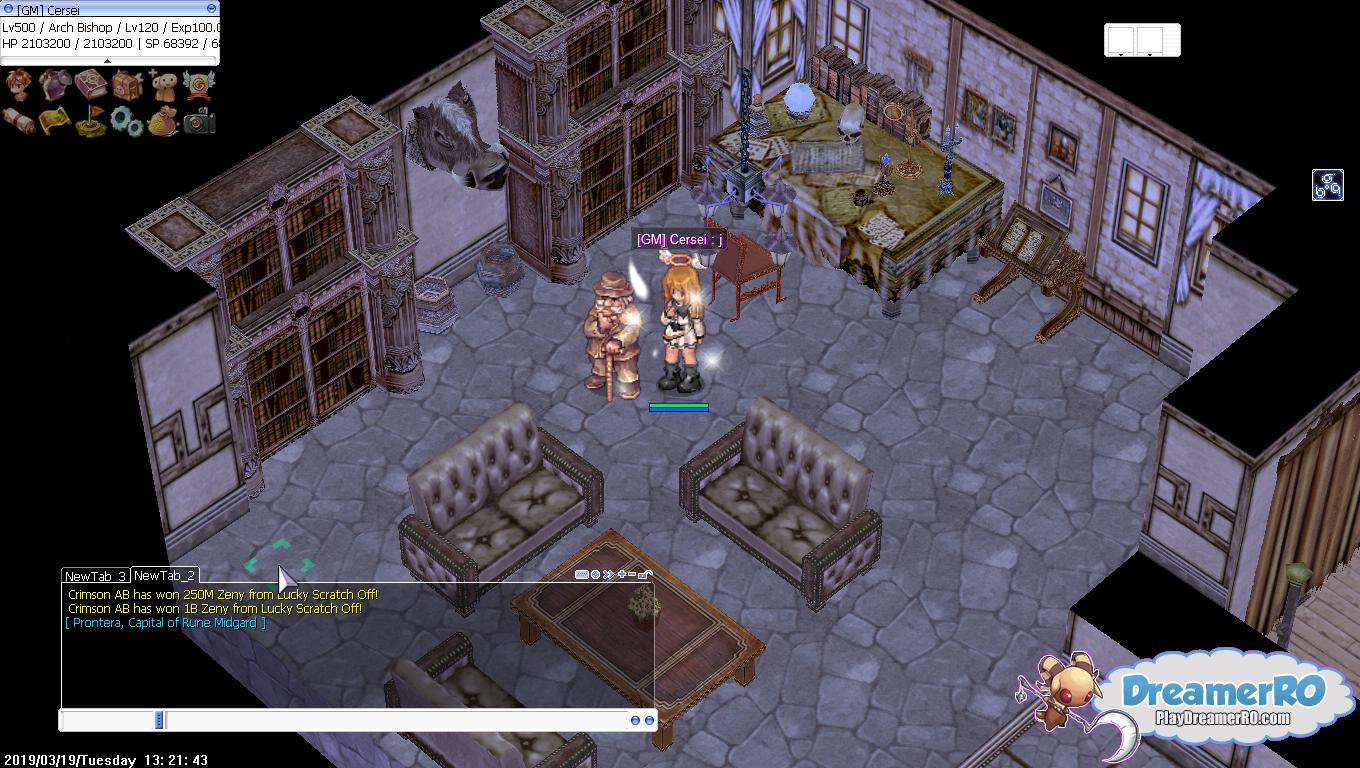This screenshot has height=768, width=1360.
Task: Open the quest scroll icon
Action: [x=19, y=121]
